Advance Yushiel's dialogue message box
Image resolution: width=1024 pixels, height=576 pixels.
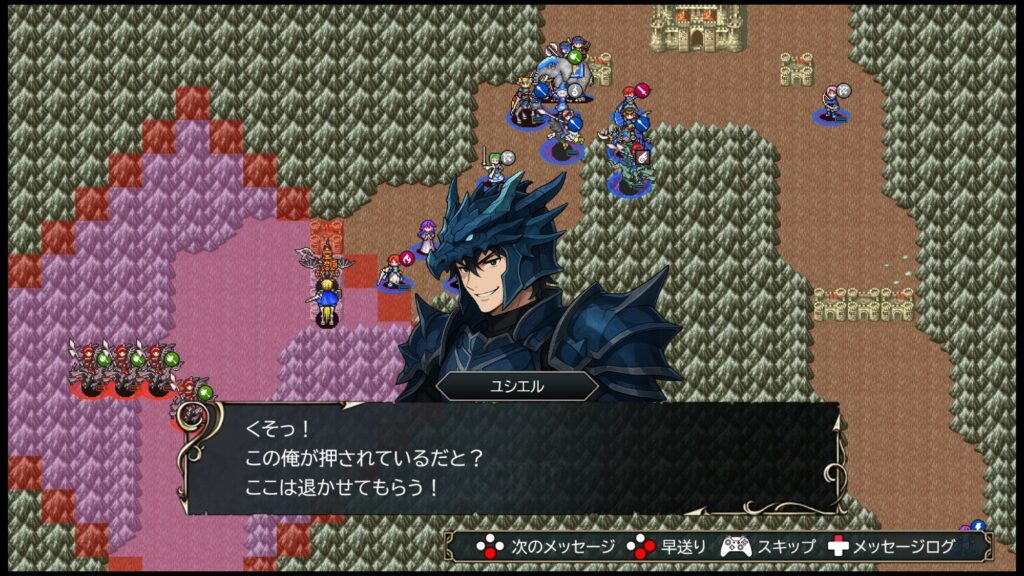pos(510,459)
